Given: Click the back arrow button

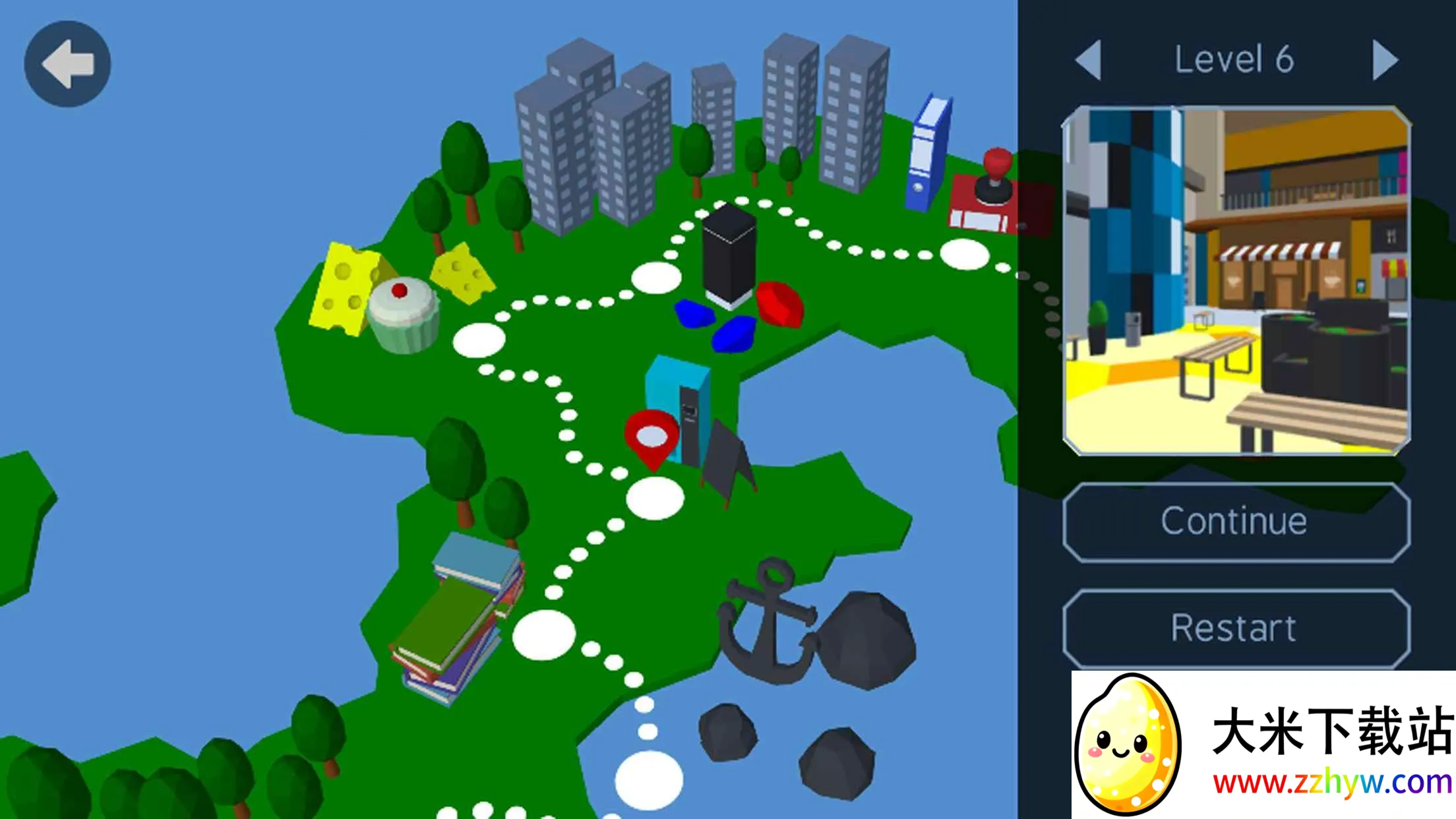Looking at the screenshot, I should [67, 64].
